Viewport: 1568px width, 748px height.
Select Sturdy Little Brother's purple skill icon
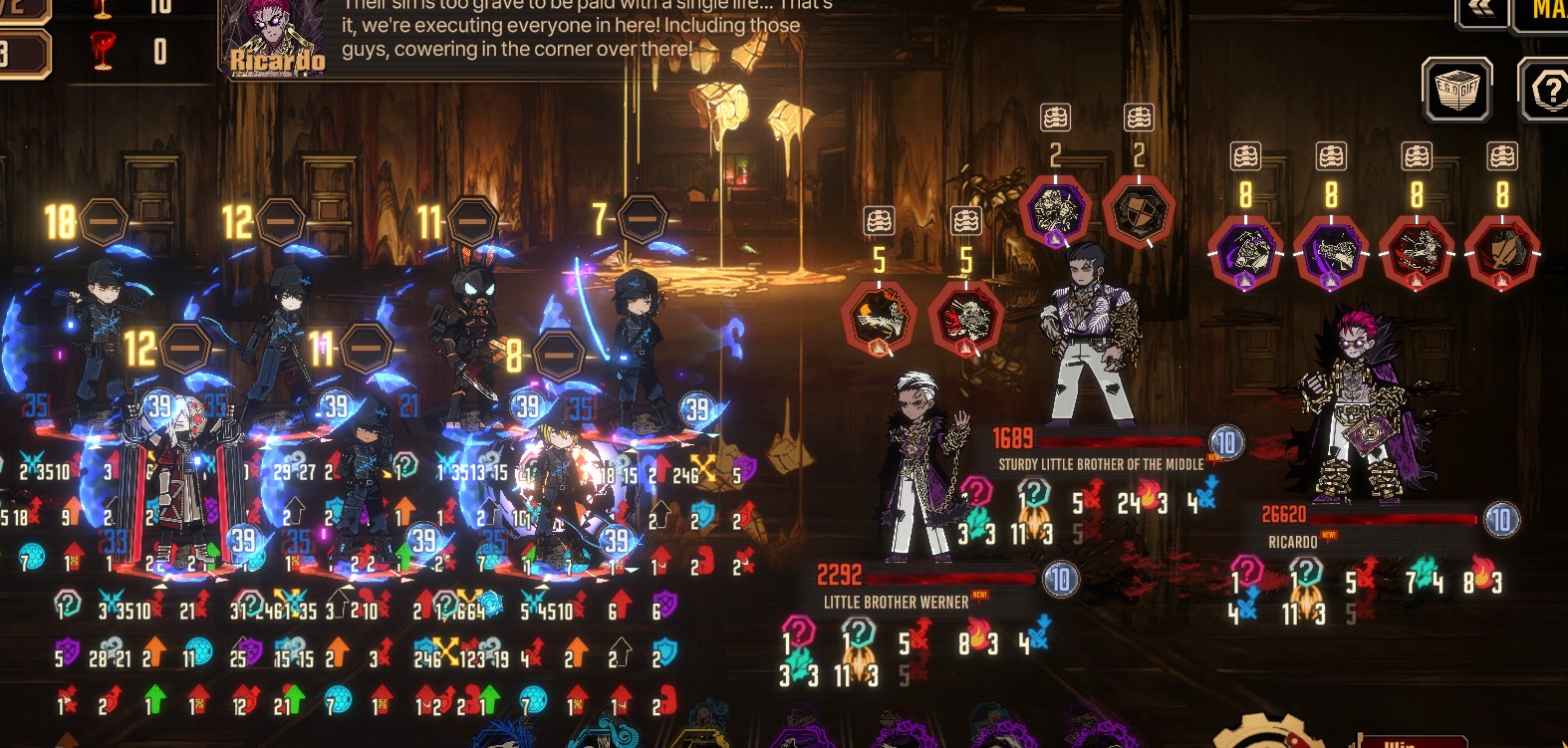(1055, 211)
